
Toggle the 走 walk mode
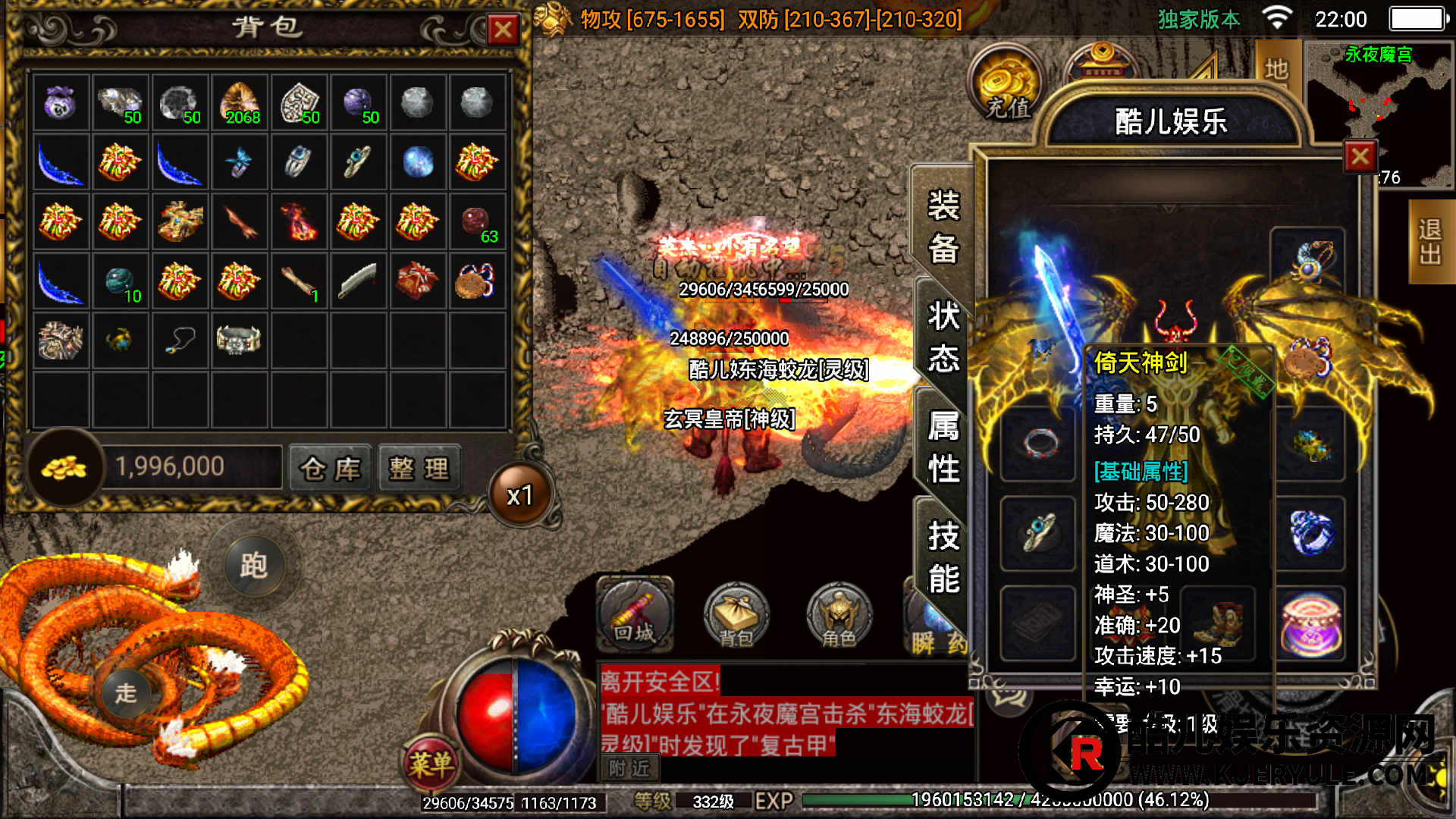pos(126,692)
